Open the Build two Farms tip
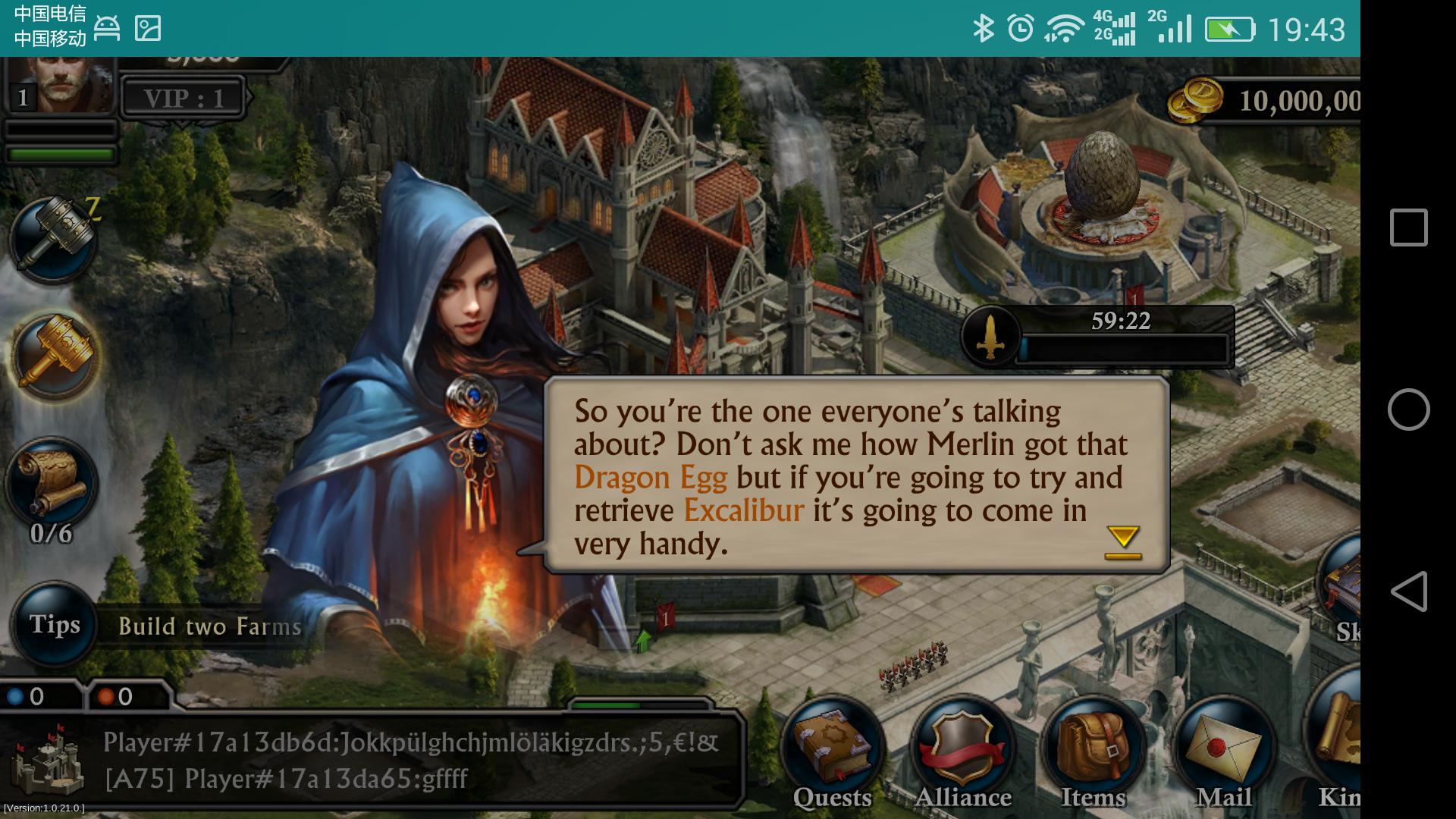Viewport: 1456px width, 819px height. [x=210, y=626]
